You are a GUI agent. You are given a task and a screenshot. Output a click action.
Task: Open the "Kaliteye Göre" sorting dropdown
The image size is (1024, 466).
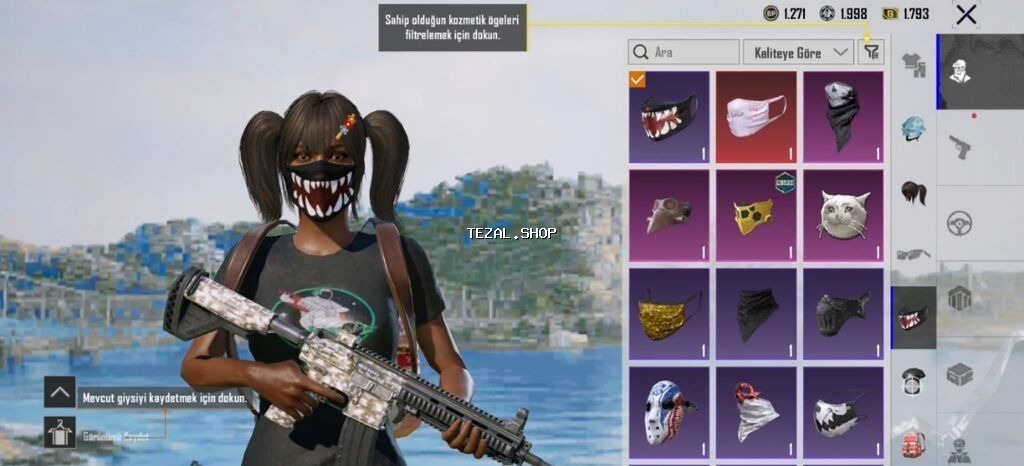(797, 52)
